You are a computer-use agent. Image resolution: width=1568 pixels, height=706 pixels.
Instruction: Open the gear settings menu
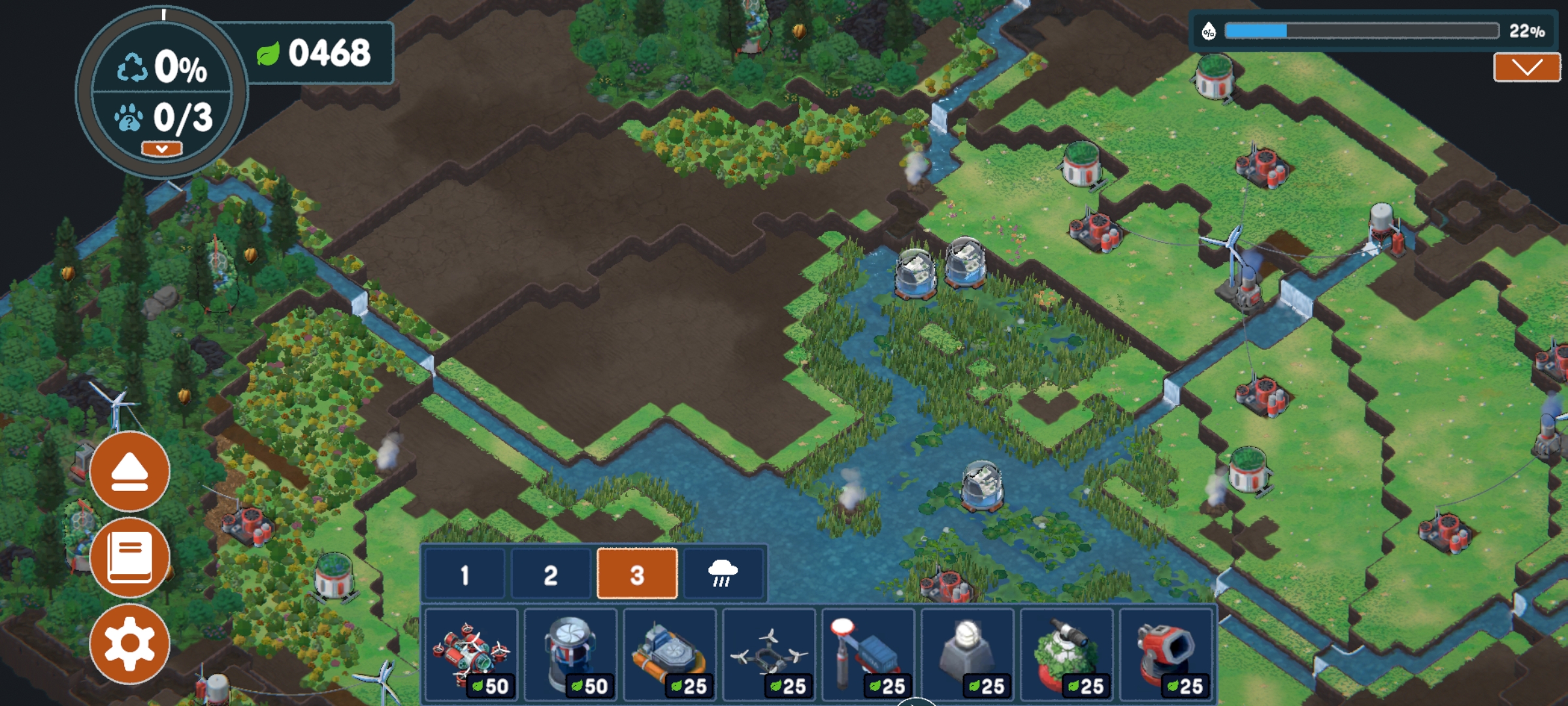[x=129, y=644]
